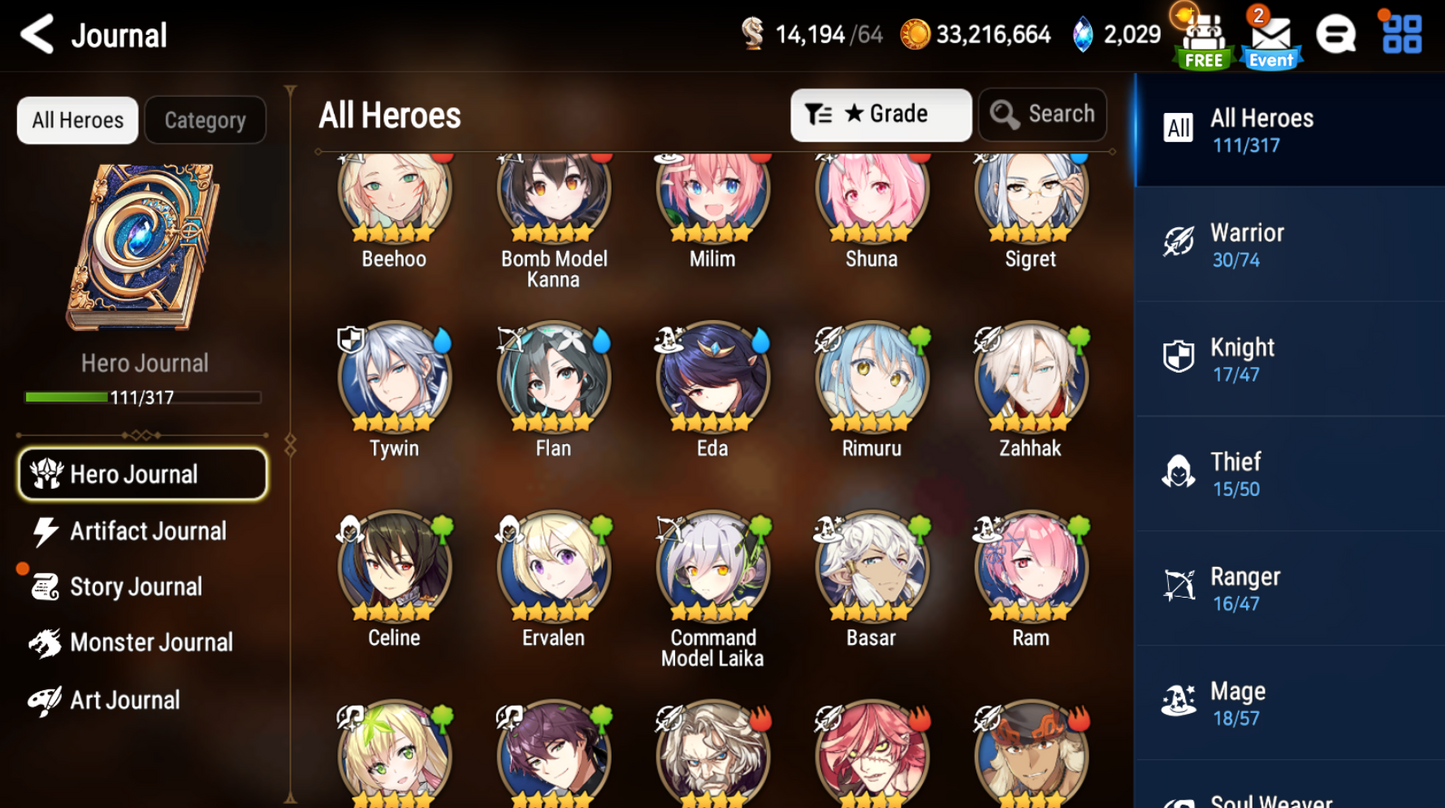Switch to the Category tab
The image size is (1445, 808).
click(205, 120)
